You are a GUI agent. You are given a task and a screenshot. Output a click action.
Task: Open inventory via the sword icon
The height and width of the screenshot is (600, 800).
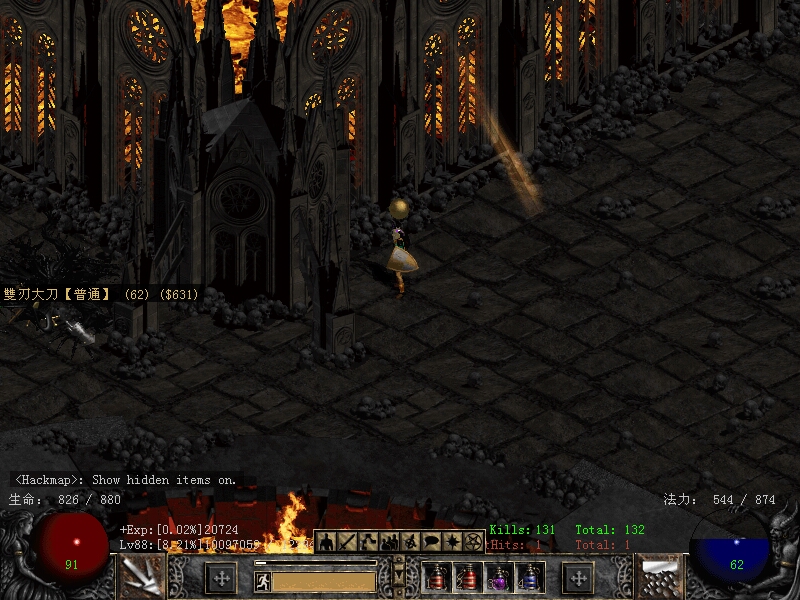[347, 542]
